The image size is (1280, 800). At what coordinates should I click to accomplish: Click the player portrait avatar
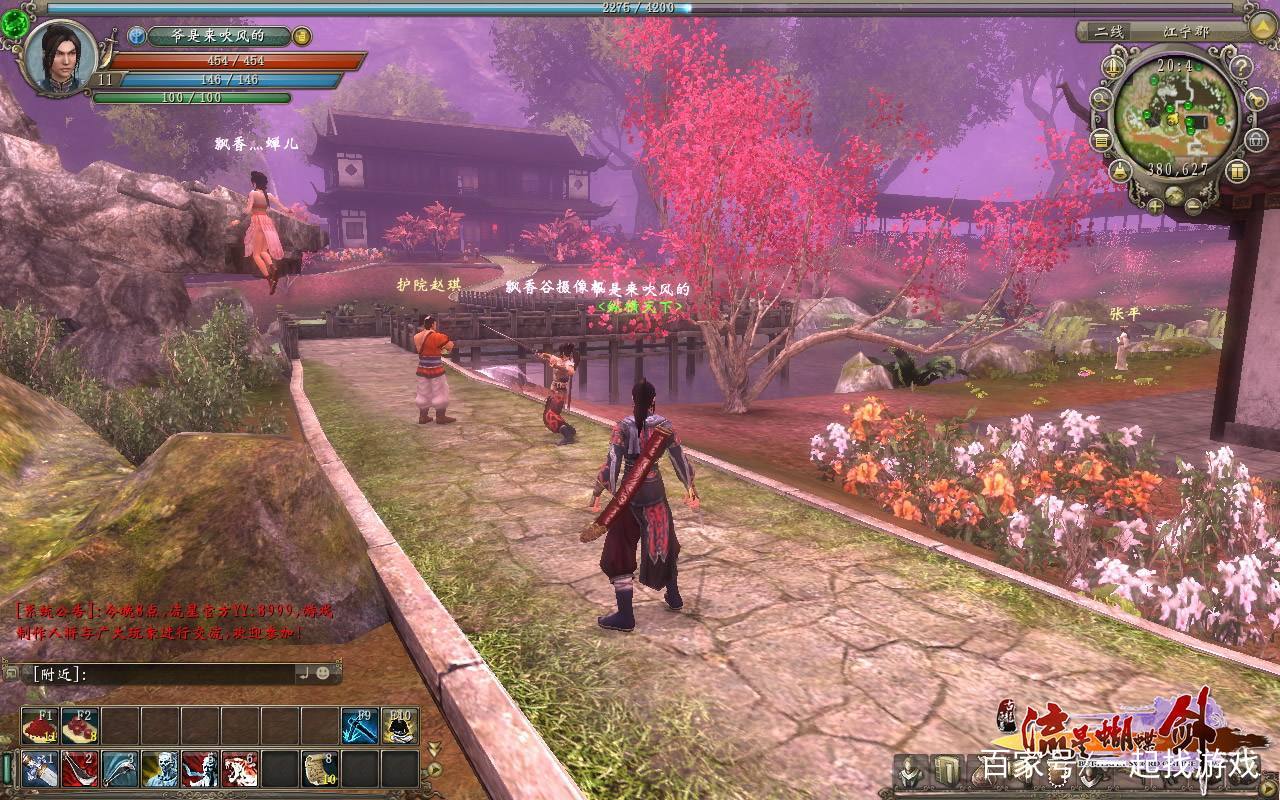60,56
